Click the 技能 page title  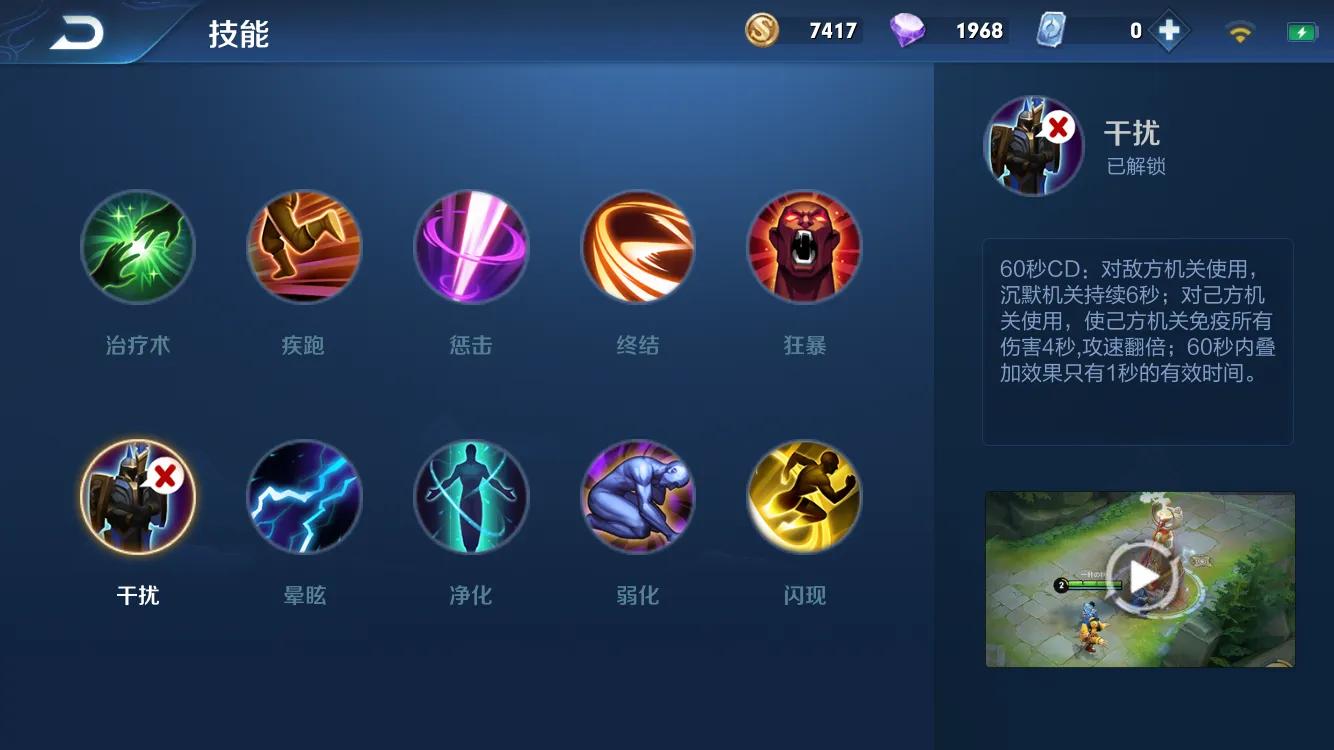tap(237, 30)
